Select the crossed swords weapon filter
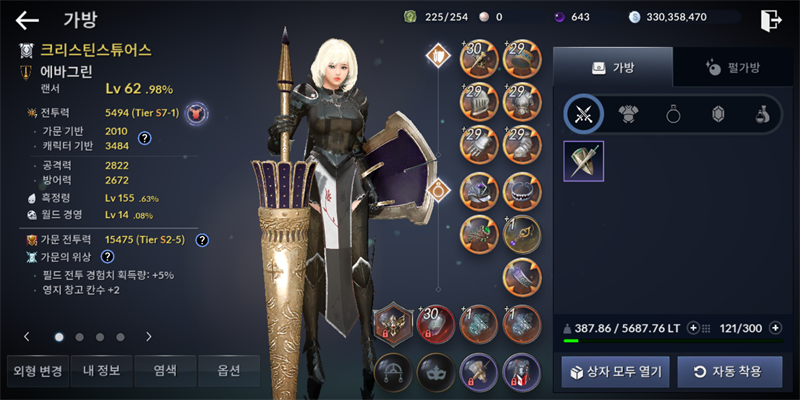Image resolution: width=800 pixels, height=400 pixels. (583, 114)
